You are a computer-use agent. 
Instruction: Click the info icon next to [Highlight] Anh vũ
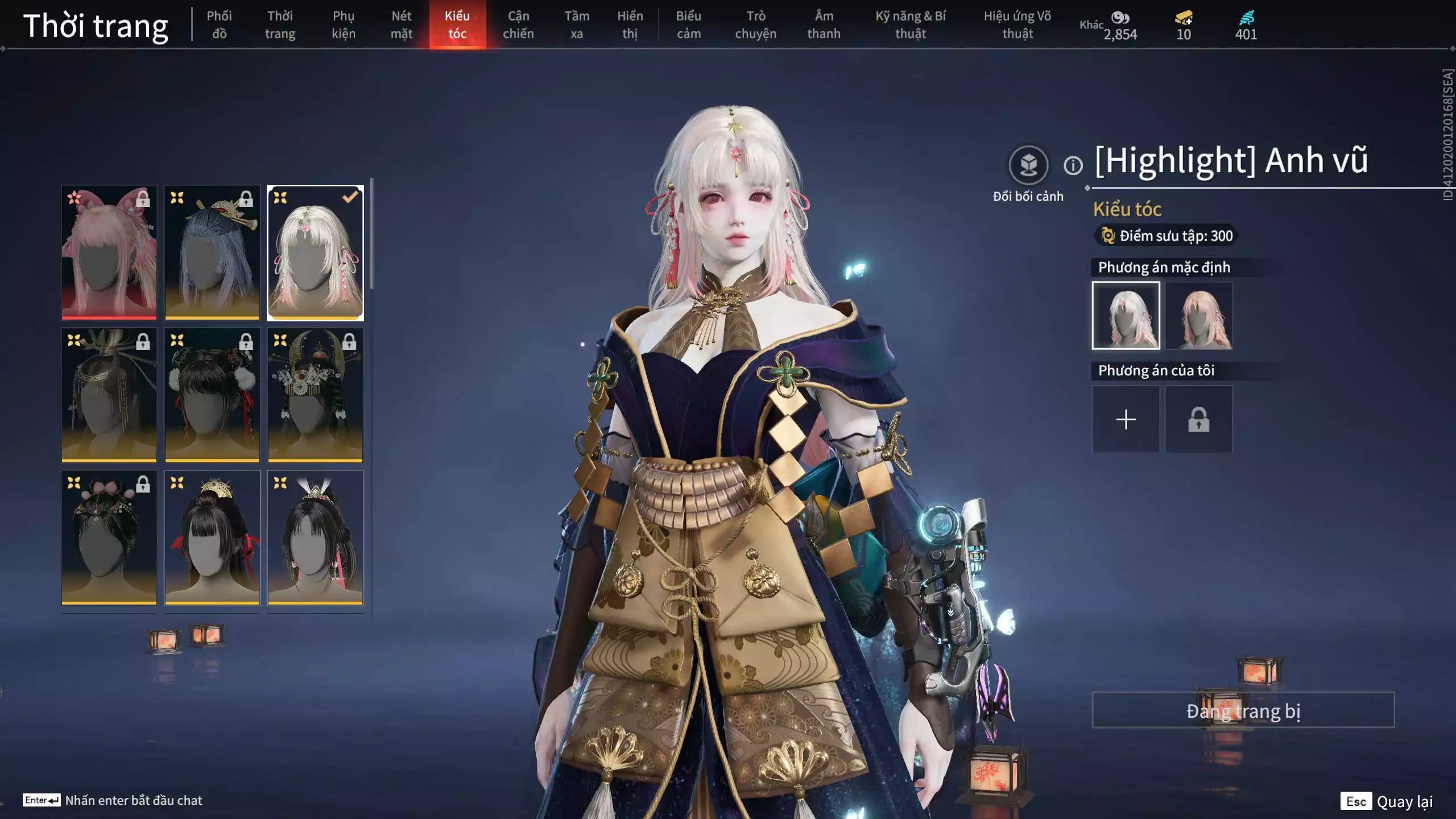pos(1073,166)
